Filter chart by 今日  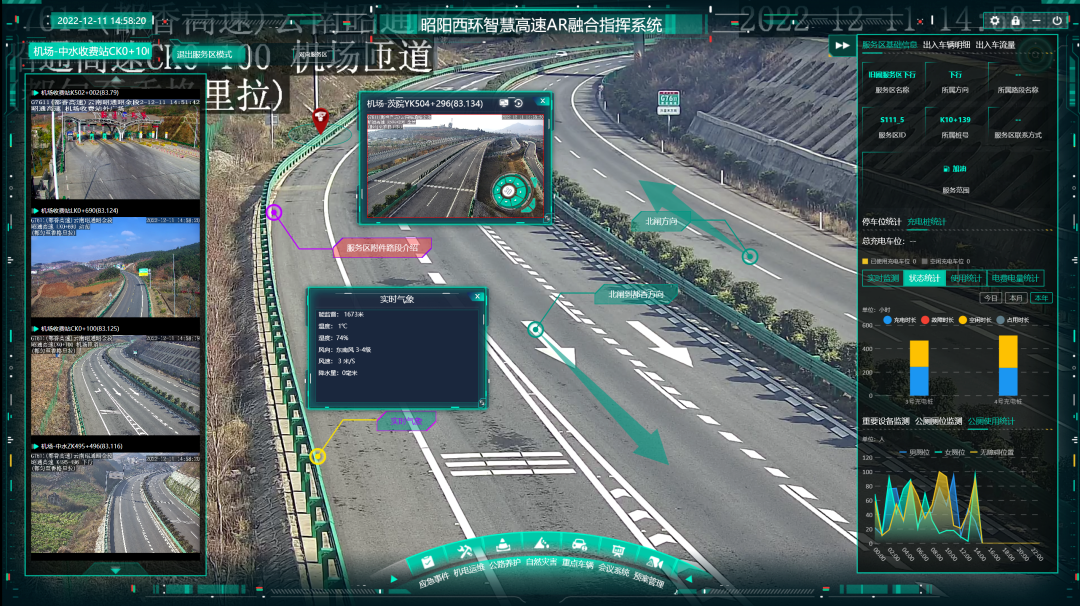(x=990, y=298)
